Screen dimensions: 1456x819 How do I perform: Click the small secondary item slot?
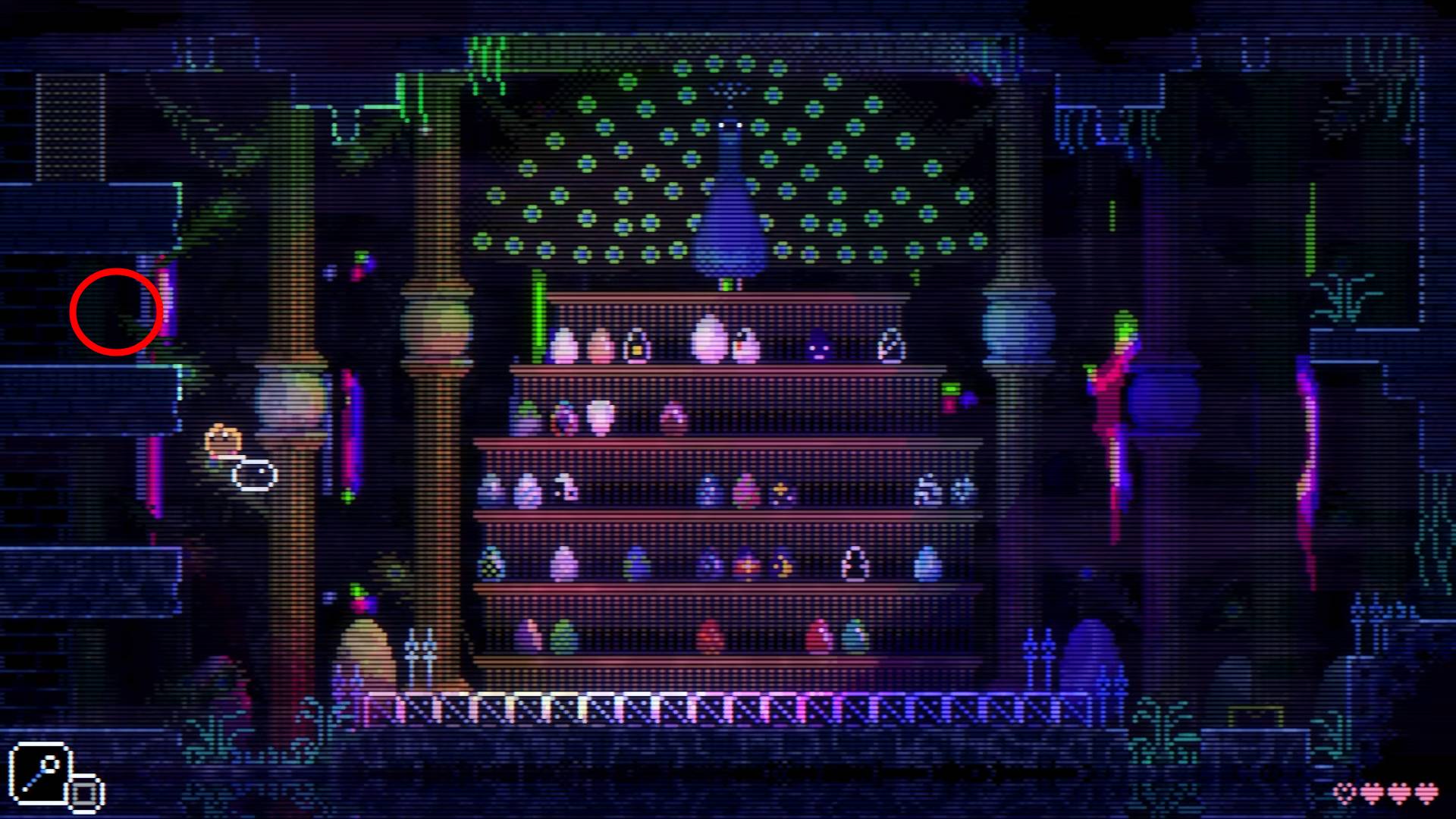pos(86,793)
